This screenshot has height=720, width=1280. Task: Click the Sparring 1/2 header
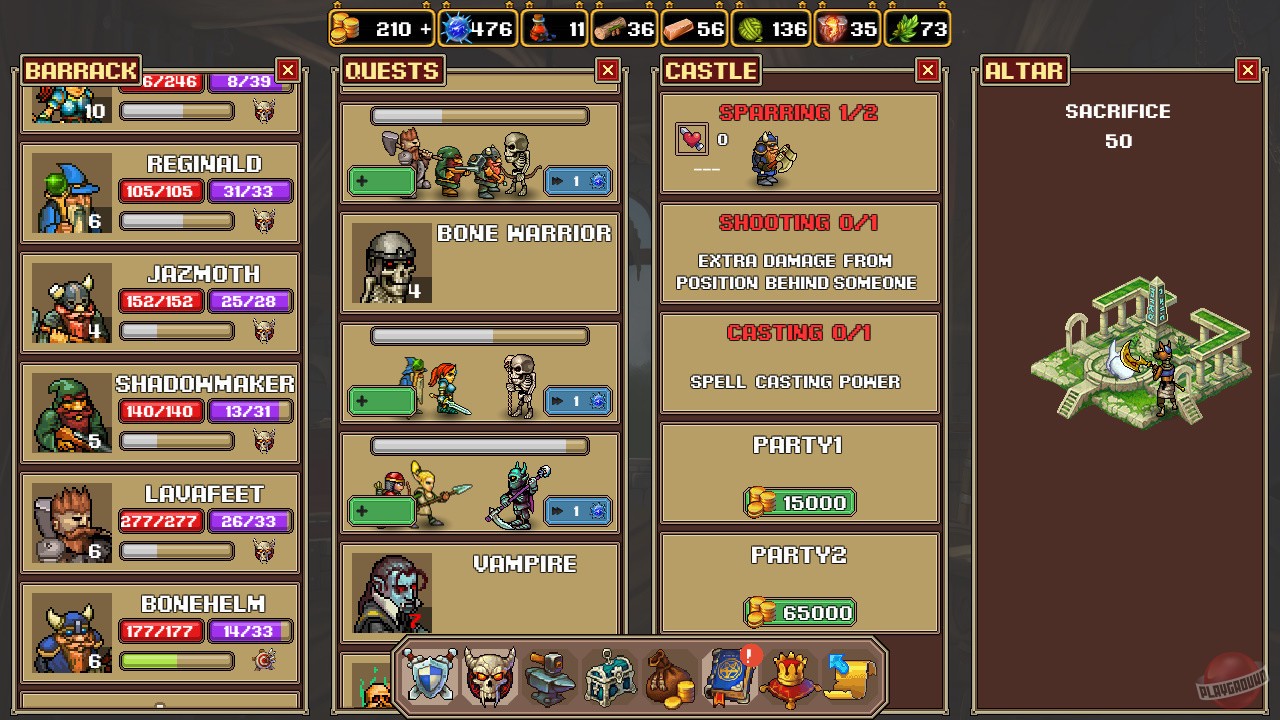point(798,112)
